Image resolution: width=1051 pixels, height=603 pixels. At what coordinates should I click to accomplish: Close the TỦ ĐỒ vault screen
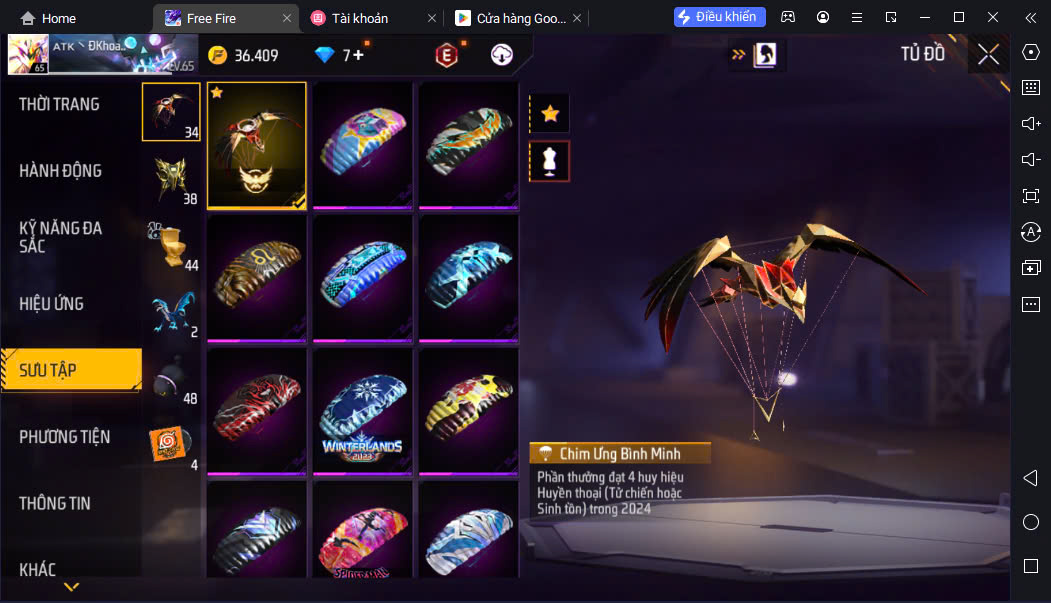click(988, 55)
